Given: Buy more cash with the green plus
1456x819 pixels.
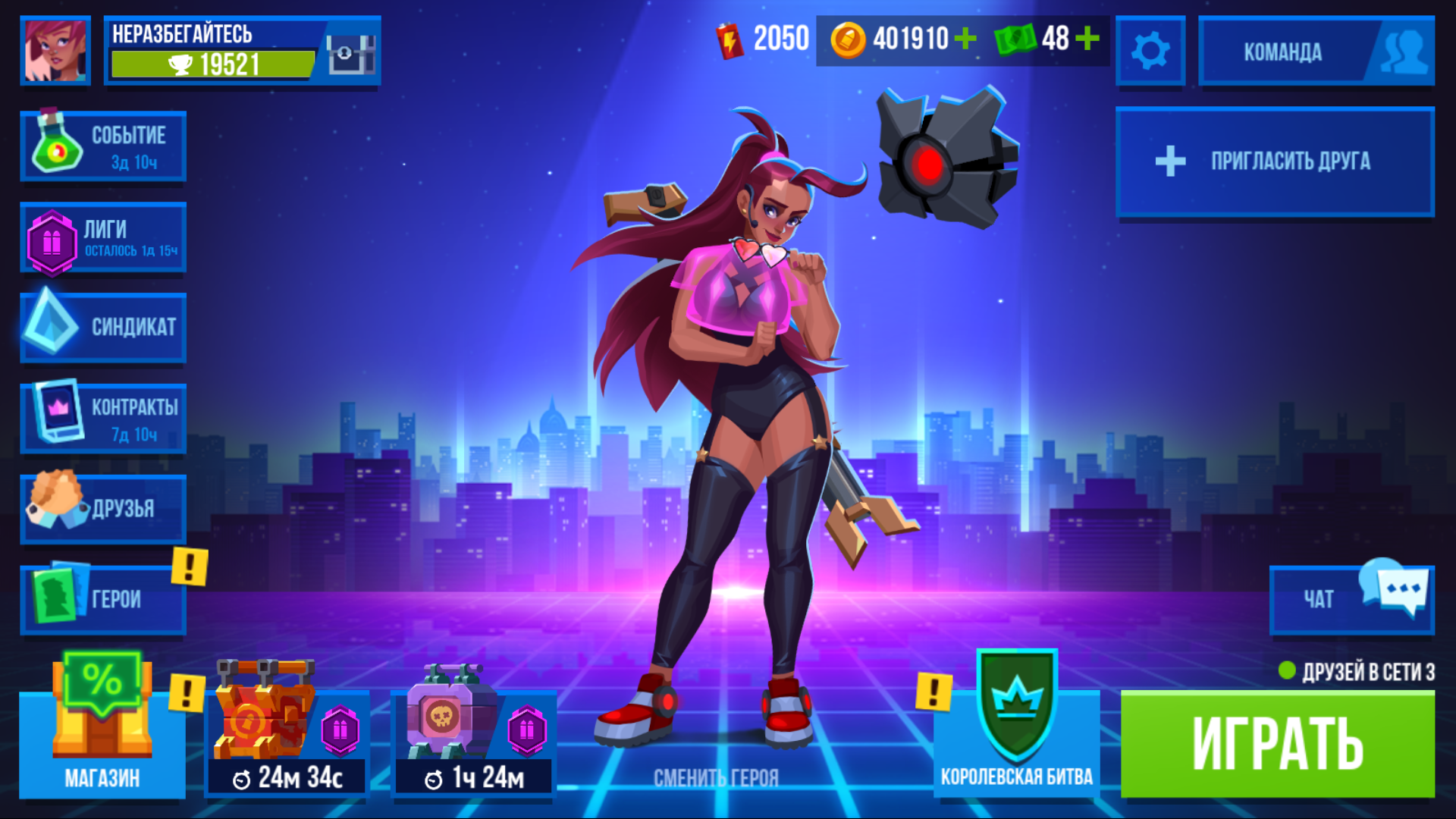Looking at the screenshot, I should click(x=1087, y=38).
